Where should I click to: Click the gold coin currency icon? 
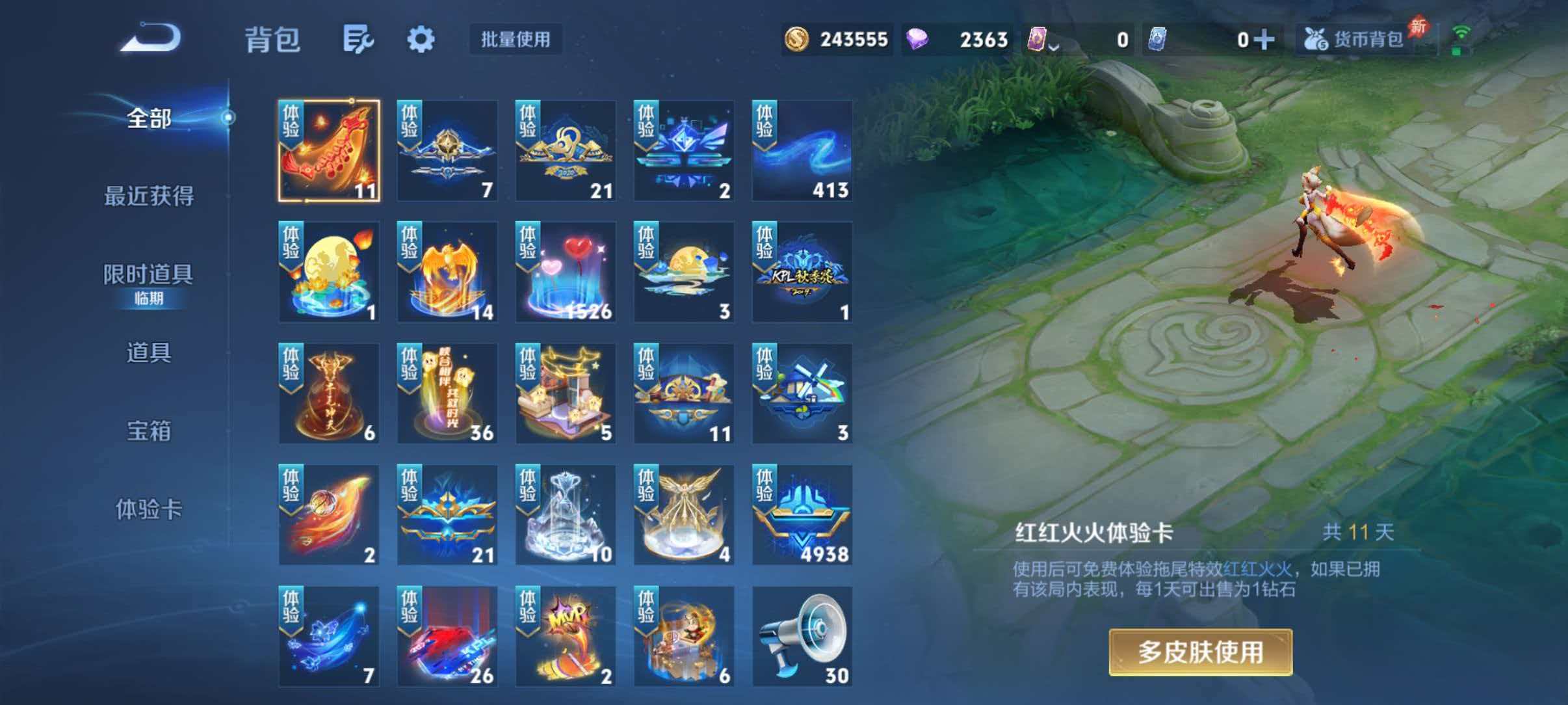coord(798,39)
